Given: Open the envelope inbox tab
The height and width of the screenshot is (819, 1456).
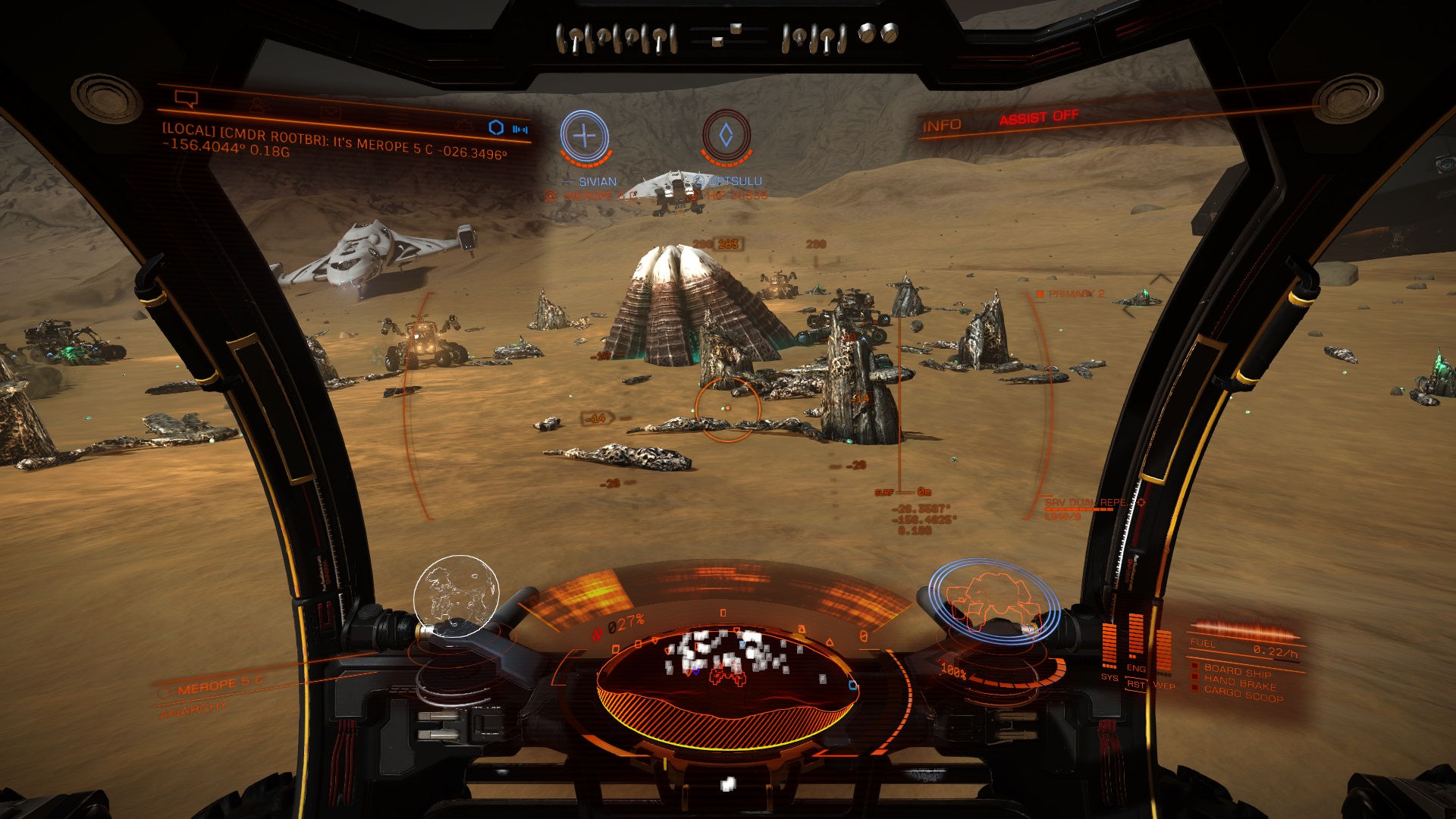Looking at the screenshot, I should [330, 112].
